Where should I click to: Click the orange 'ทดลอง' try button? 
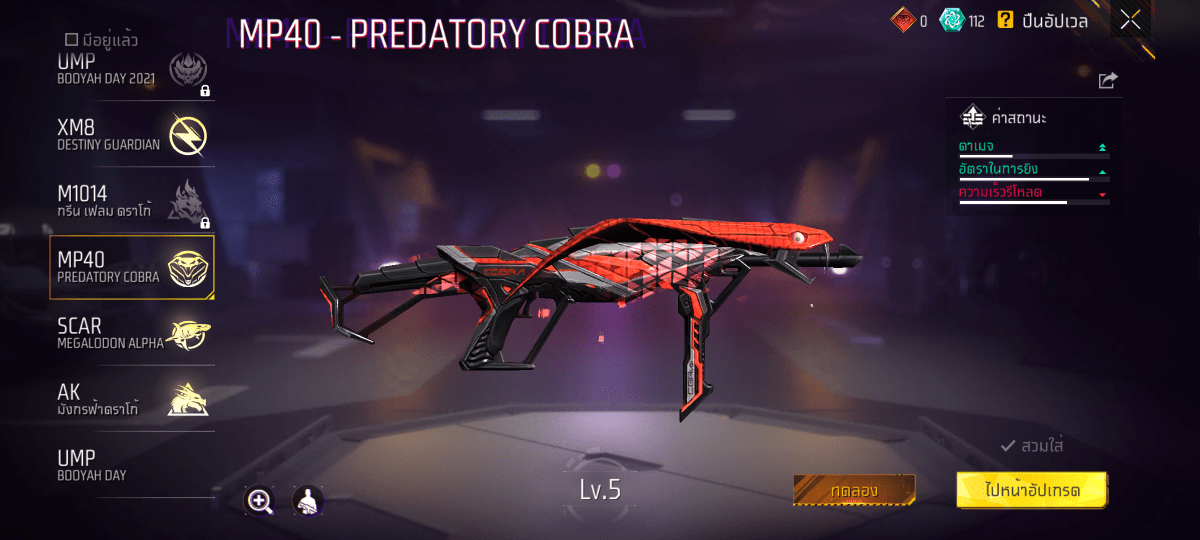click(x=854, y=490)
